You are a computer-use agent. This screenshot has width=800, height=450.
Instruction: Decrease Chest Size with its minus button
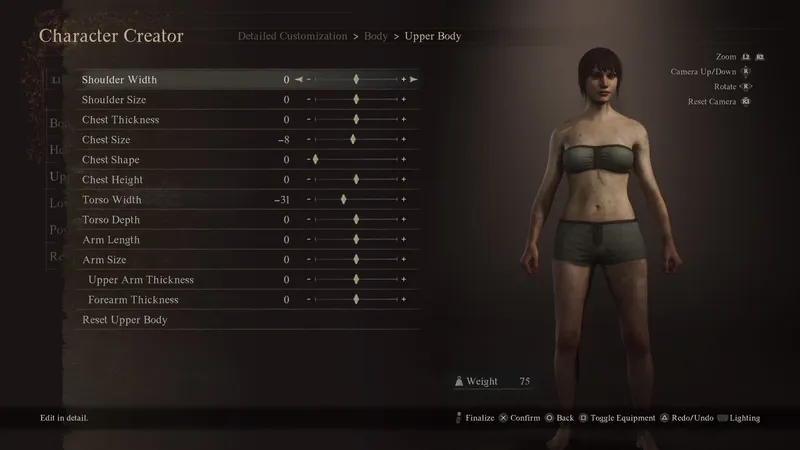(x=309, y=140)
